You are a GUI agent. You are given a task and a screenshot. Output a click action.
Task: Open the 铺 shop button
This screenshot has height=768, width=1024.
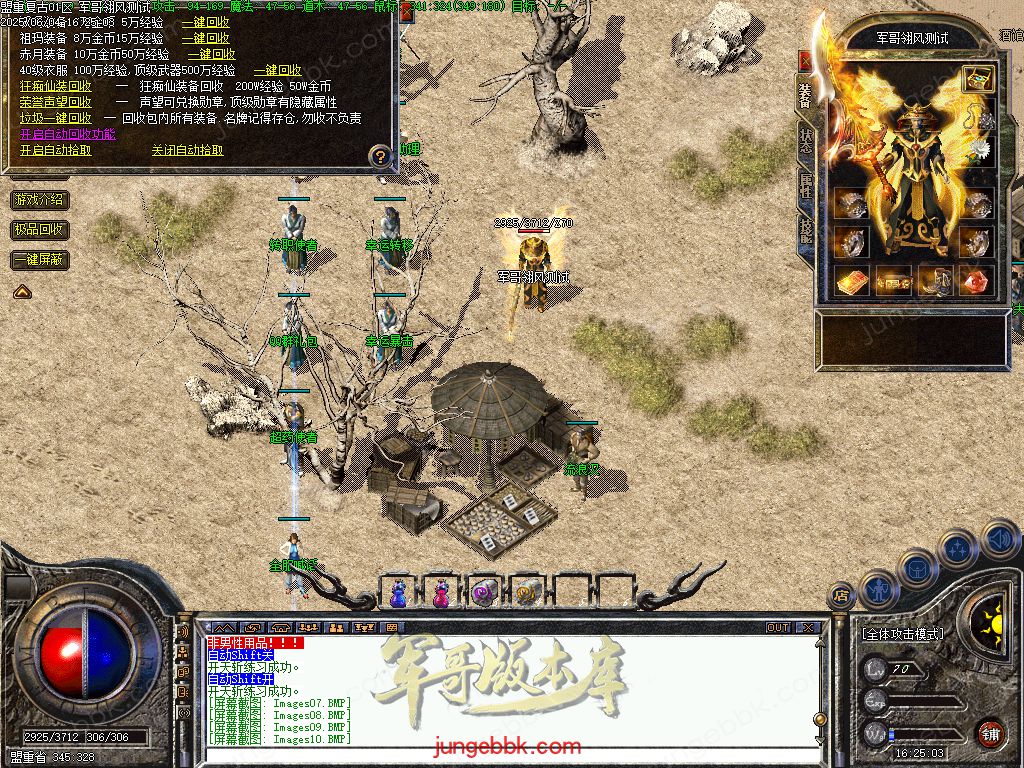click(x=990, y=732)
